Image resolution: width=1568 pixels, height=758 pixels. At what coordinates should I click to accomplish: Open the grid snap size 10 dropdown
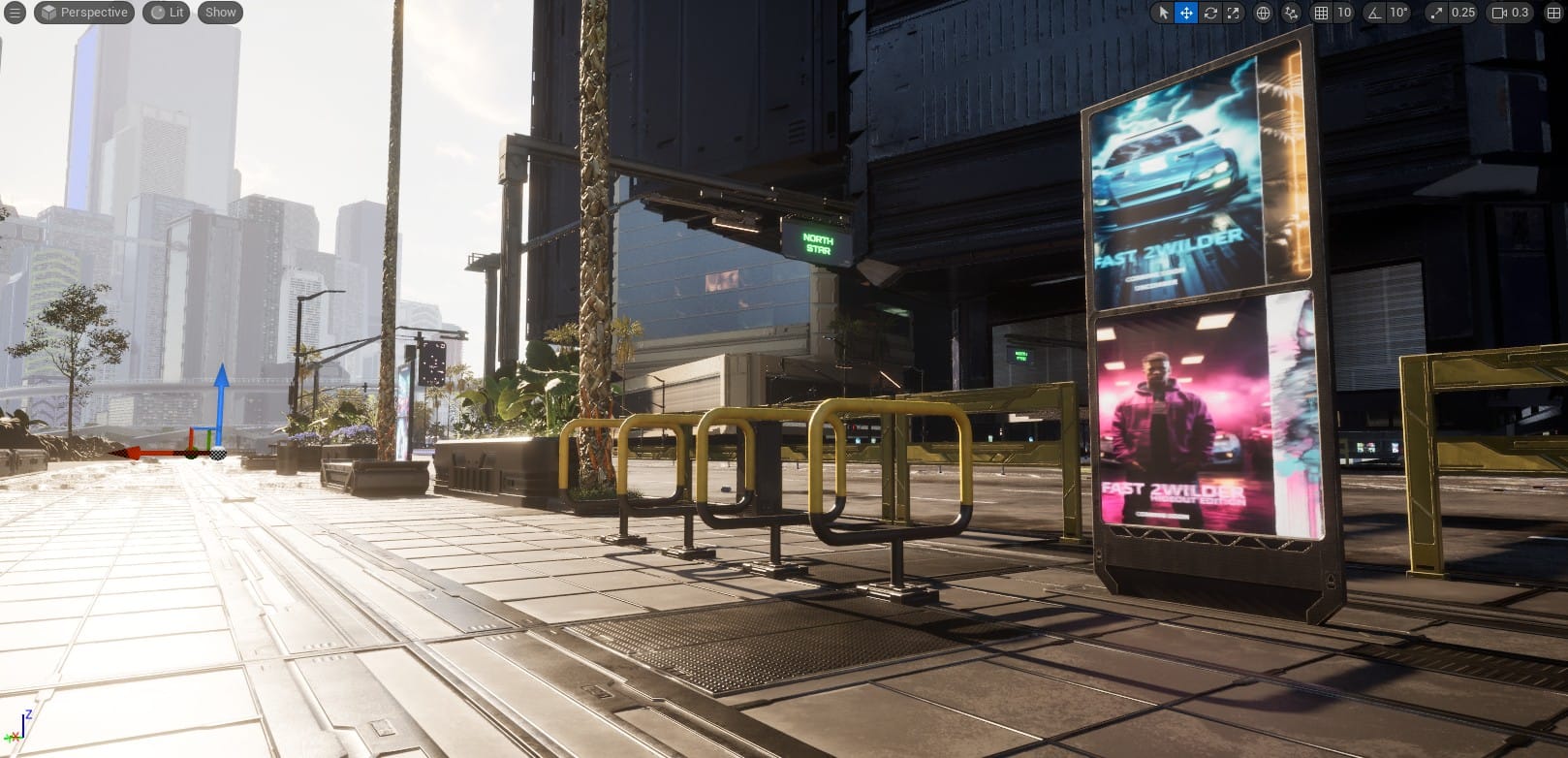1343,13
